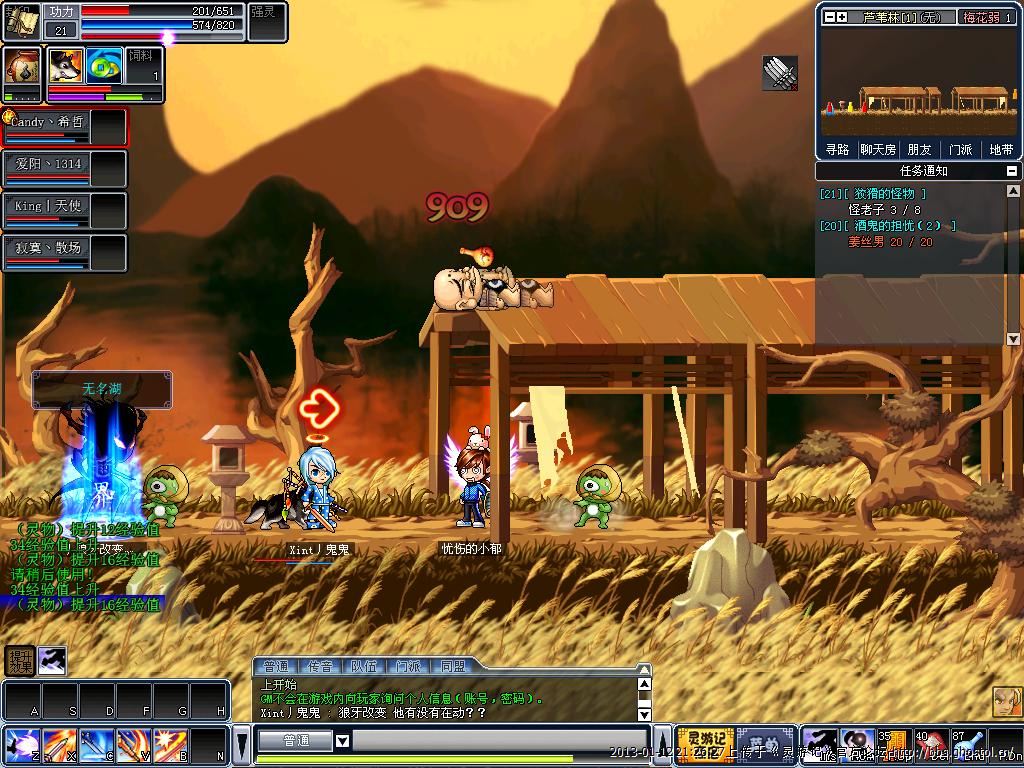Image resolution: width=1024 pixels, height=768 pixels.
Task: Switch chat to the 传音 tab
Action: pos(320,666)
